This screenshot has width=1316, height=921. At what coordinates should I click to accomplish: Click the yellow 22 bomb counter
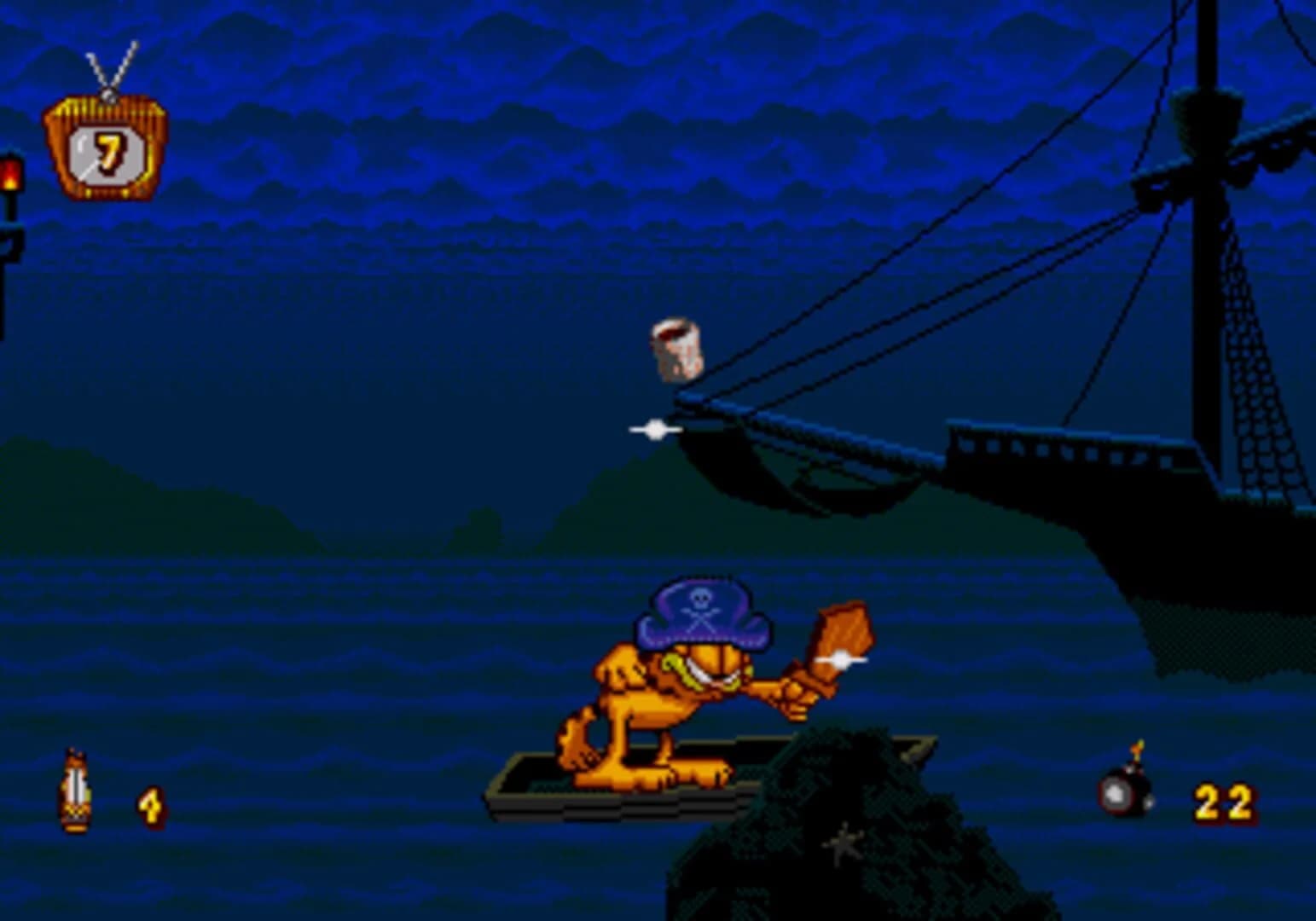click(x=1222, y=802)
